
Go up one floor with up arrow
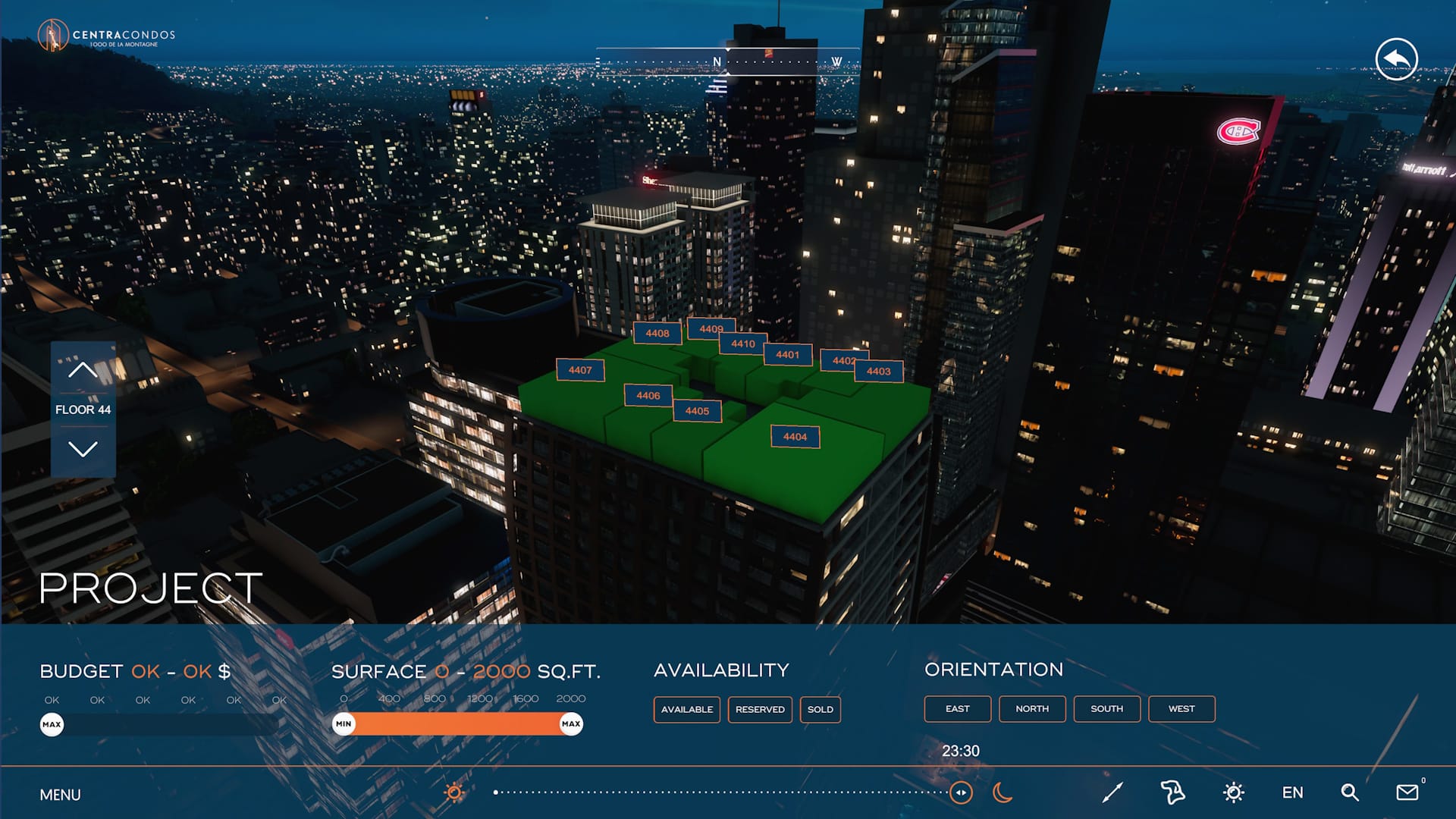(x=83, y=369)
